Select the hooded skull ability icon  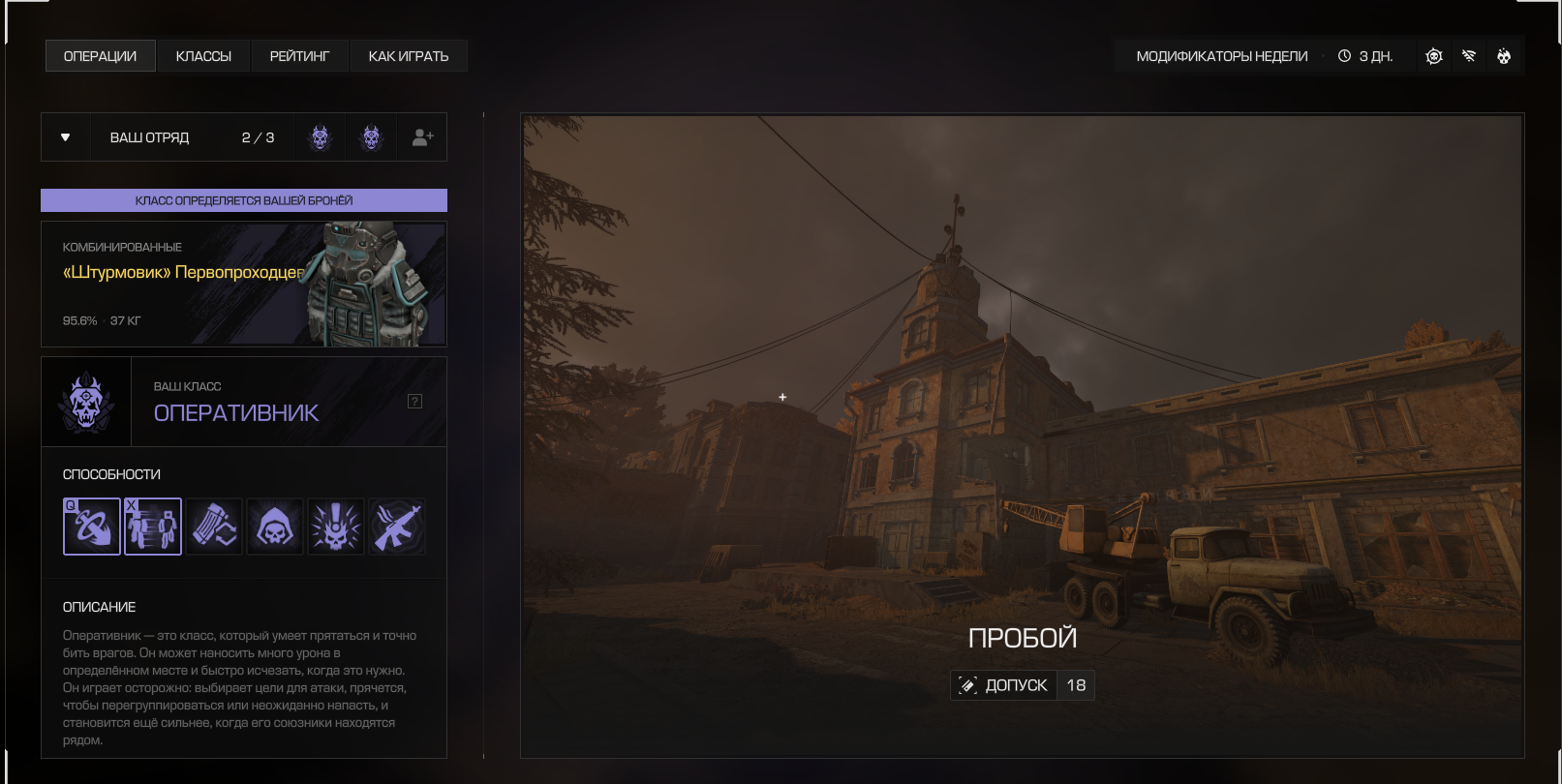coord(275,527)
